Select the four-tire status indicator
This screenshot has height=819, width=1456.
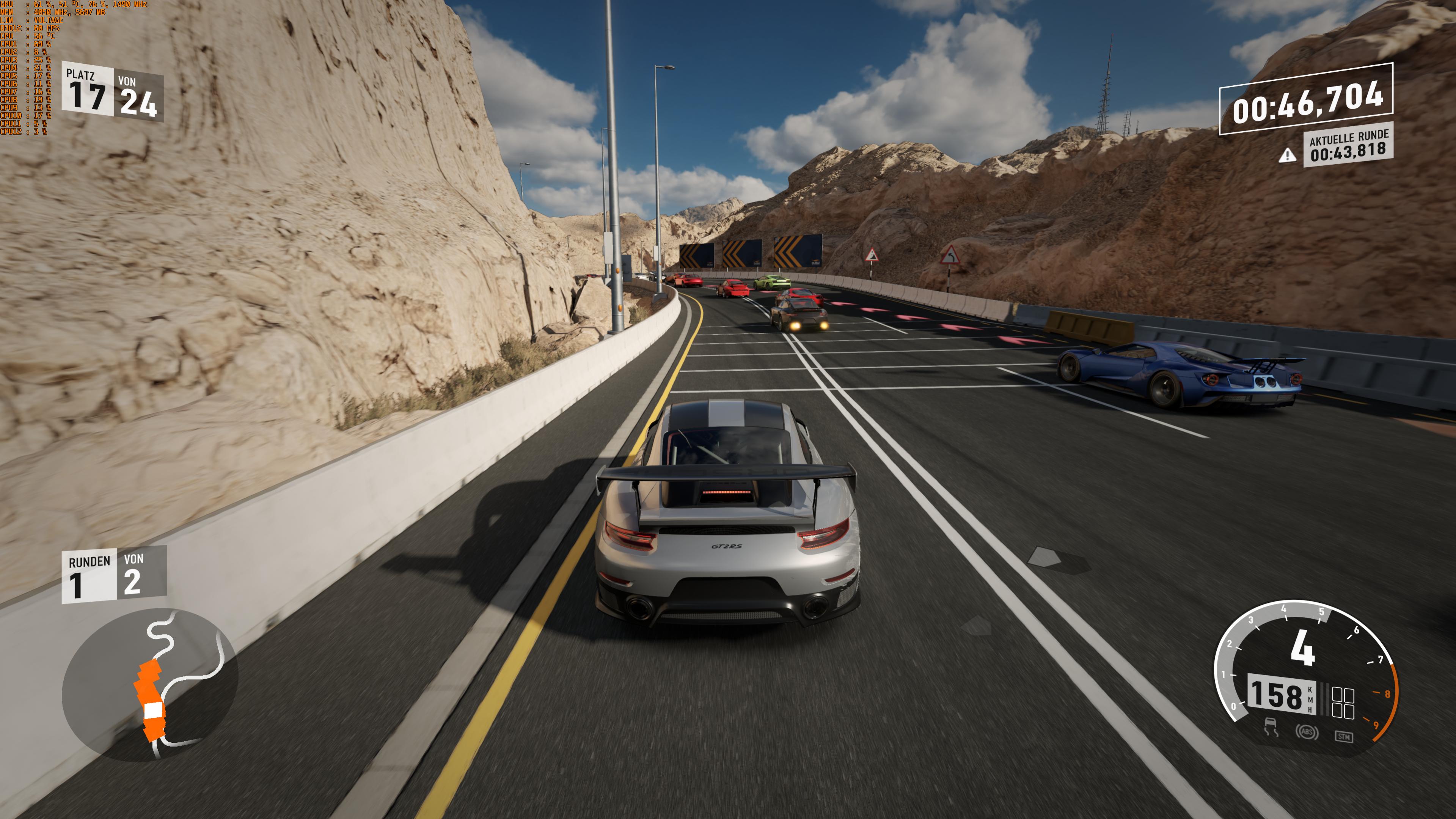(1343, 703)
